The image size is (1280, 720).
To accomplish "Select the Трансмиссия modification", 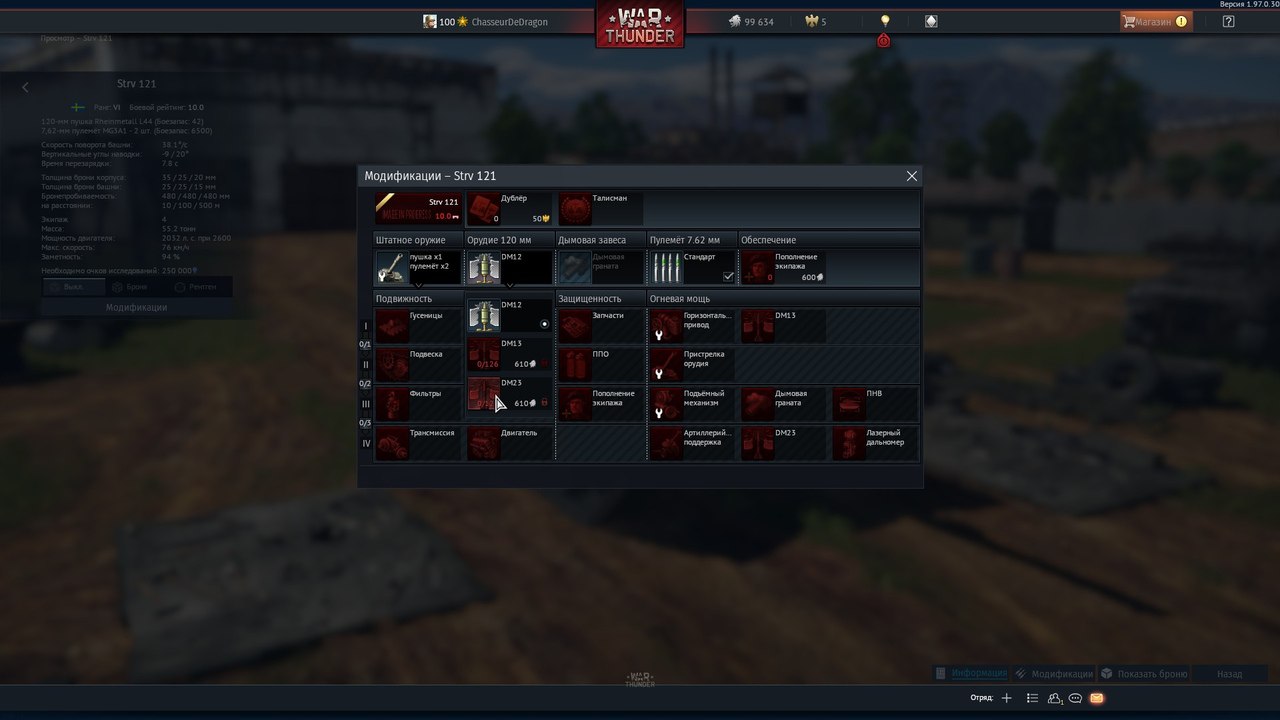I will click(418, 443).
